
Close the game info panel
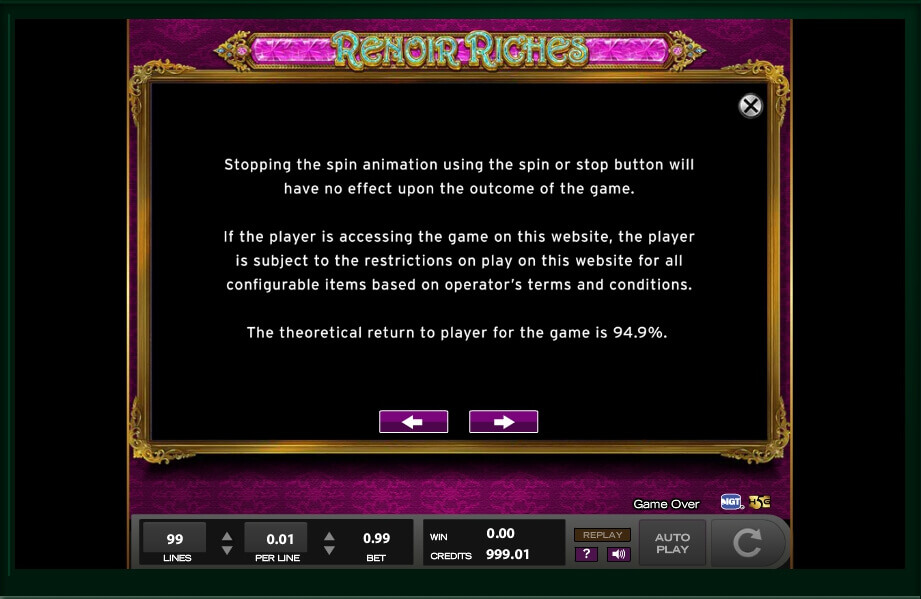(x=750, y=106)
